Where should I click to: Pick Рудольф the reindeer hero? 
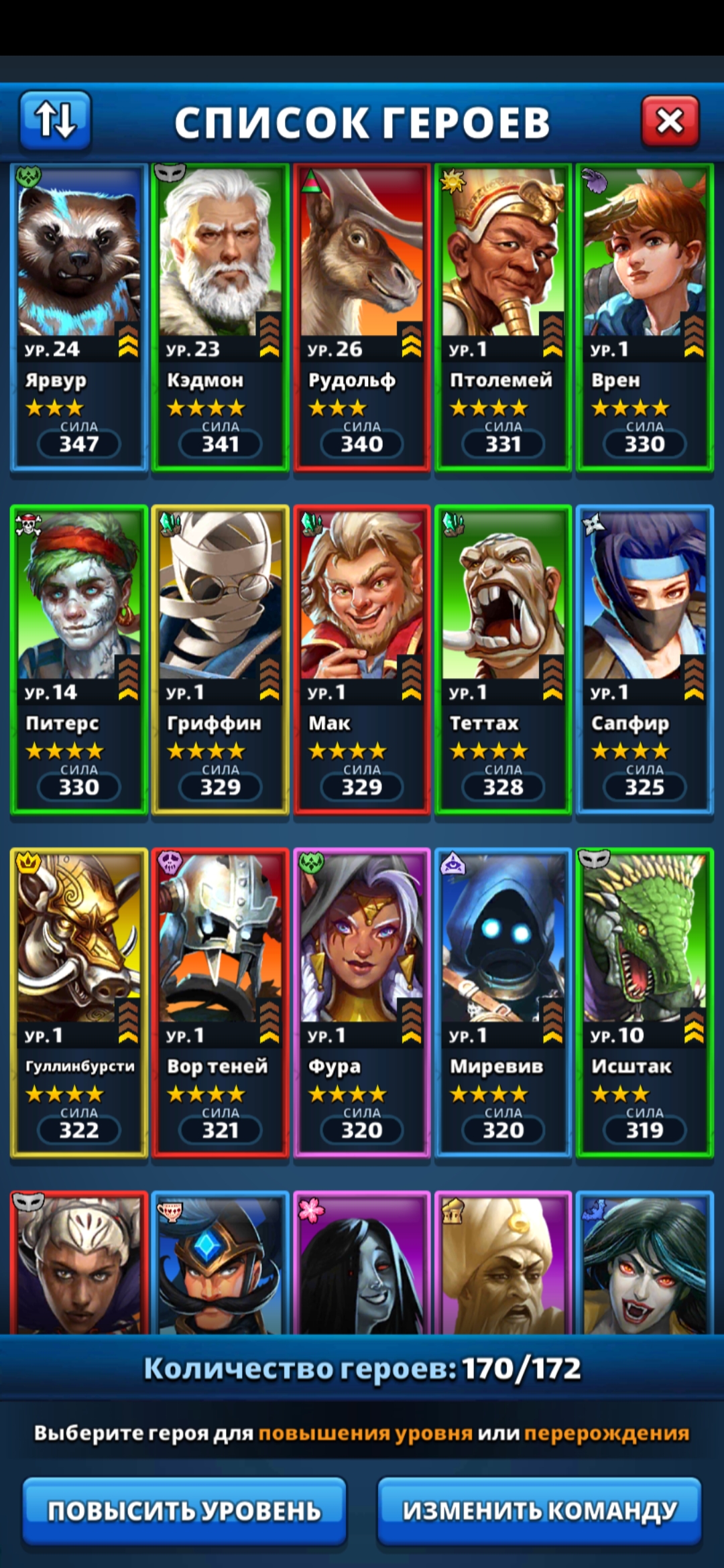pos(362,317)
